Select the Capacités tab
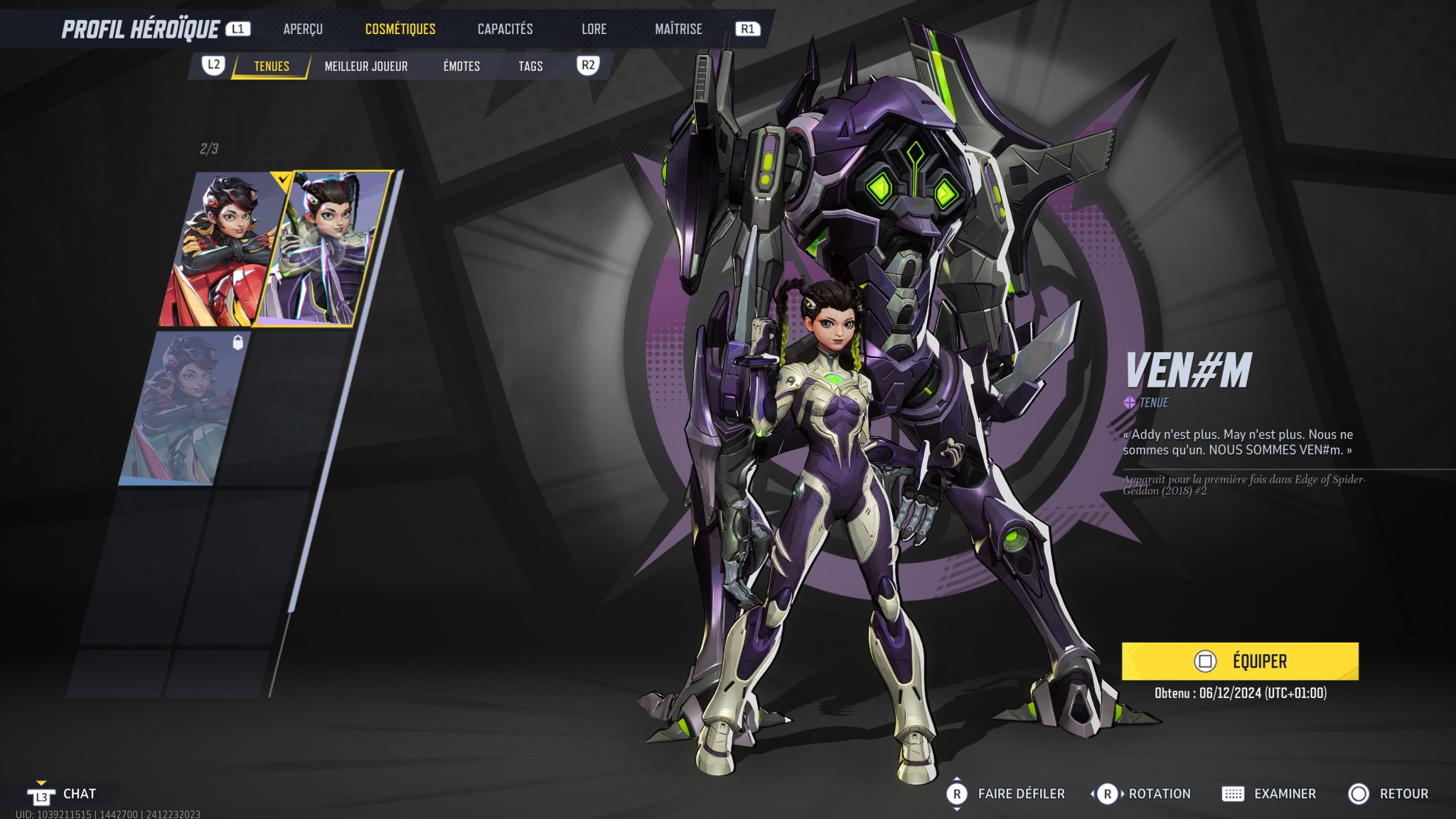Image resolution: width=1456 pixels, height=819 pixels. (505, 29)
